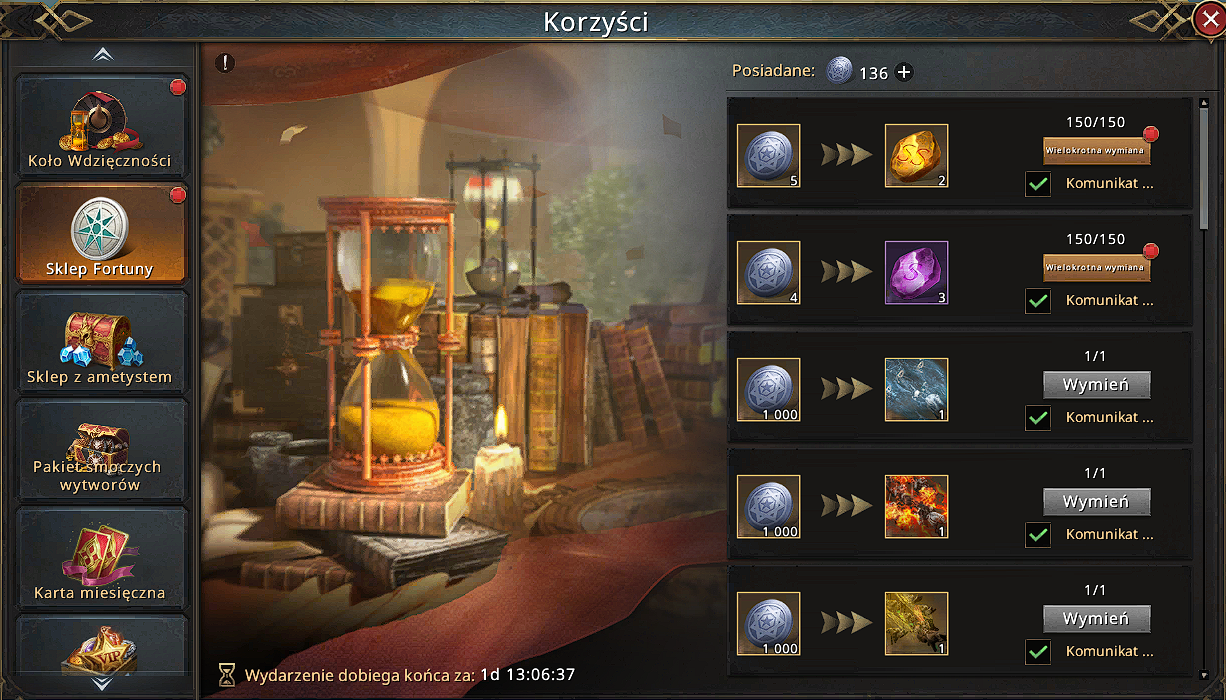Toggle Komunikat checkbox for the orange gem
Image resolution: width=1226 pixels, height=700 pixels.
(x=1038, y=184)
